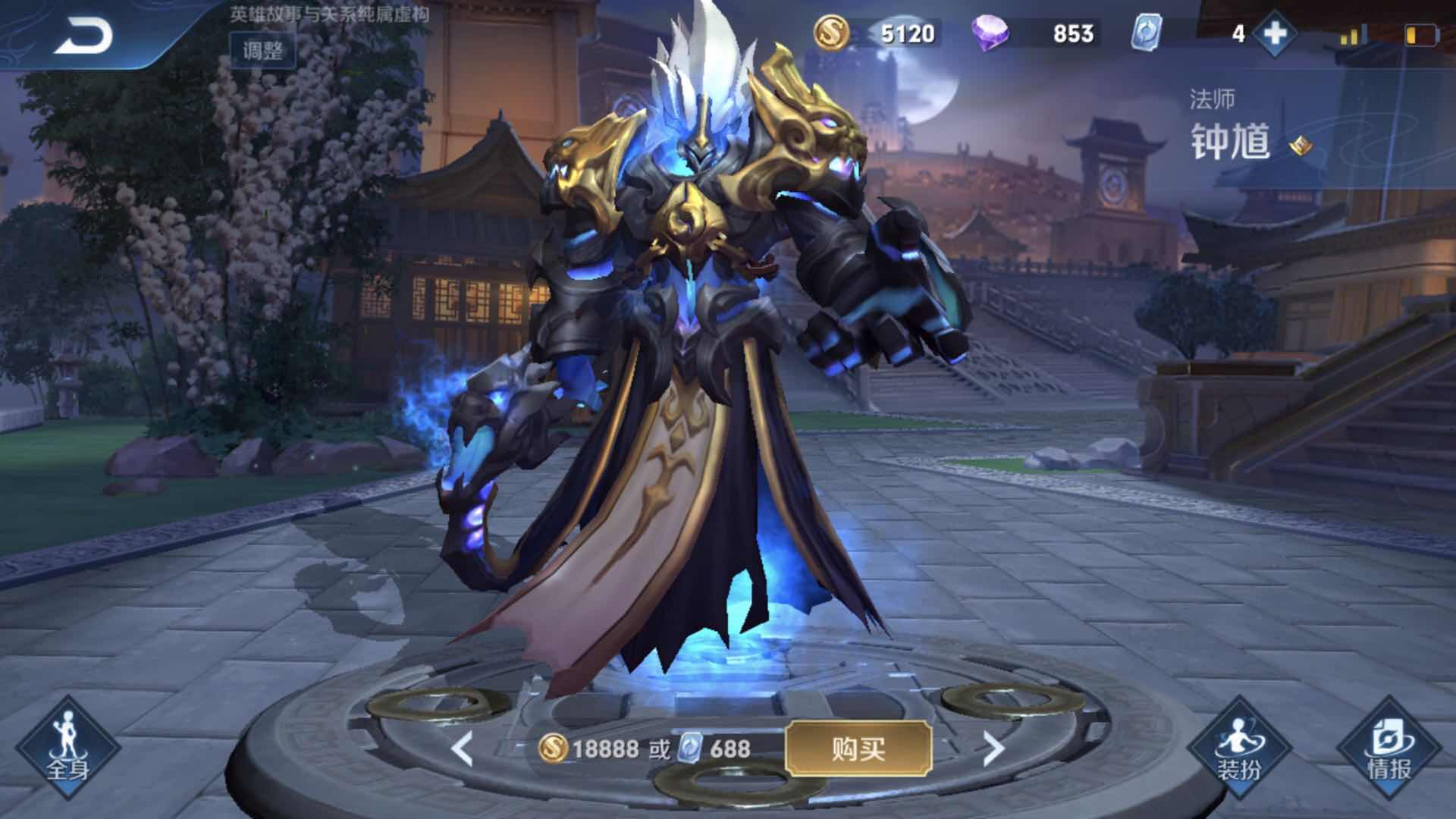
Task: Open the 情报 hero info panel
Action: 1389,748
